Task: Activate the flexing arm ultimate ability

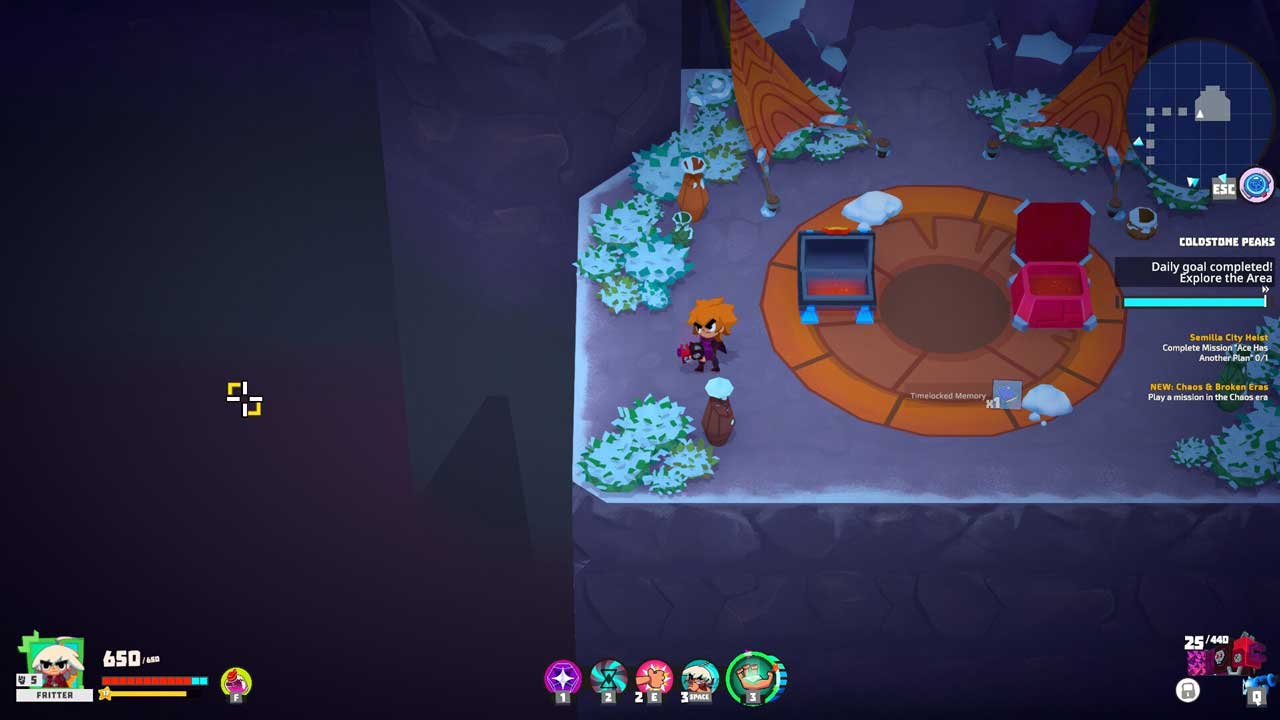Action: tap(756, 678)
